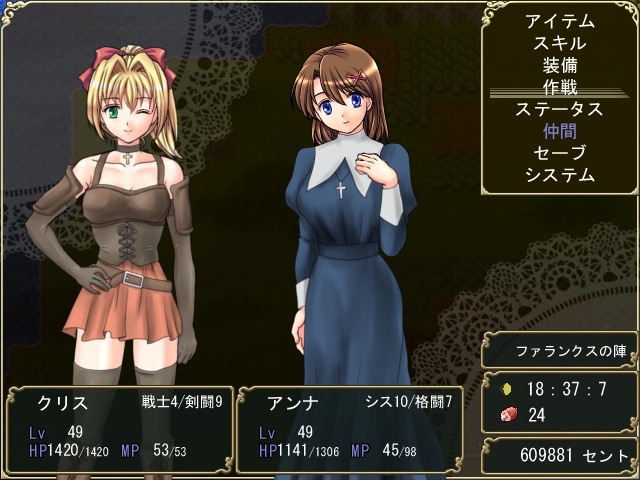Select the 仲間 party entry
This screenshot has width=640, height=480.
coord(559,131)
